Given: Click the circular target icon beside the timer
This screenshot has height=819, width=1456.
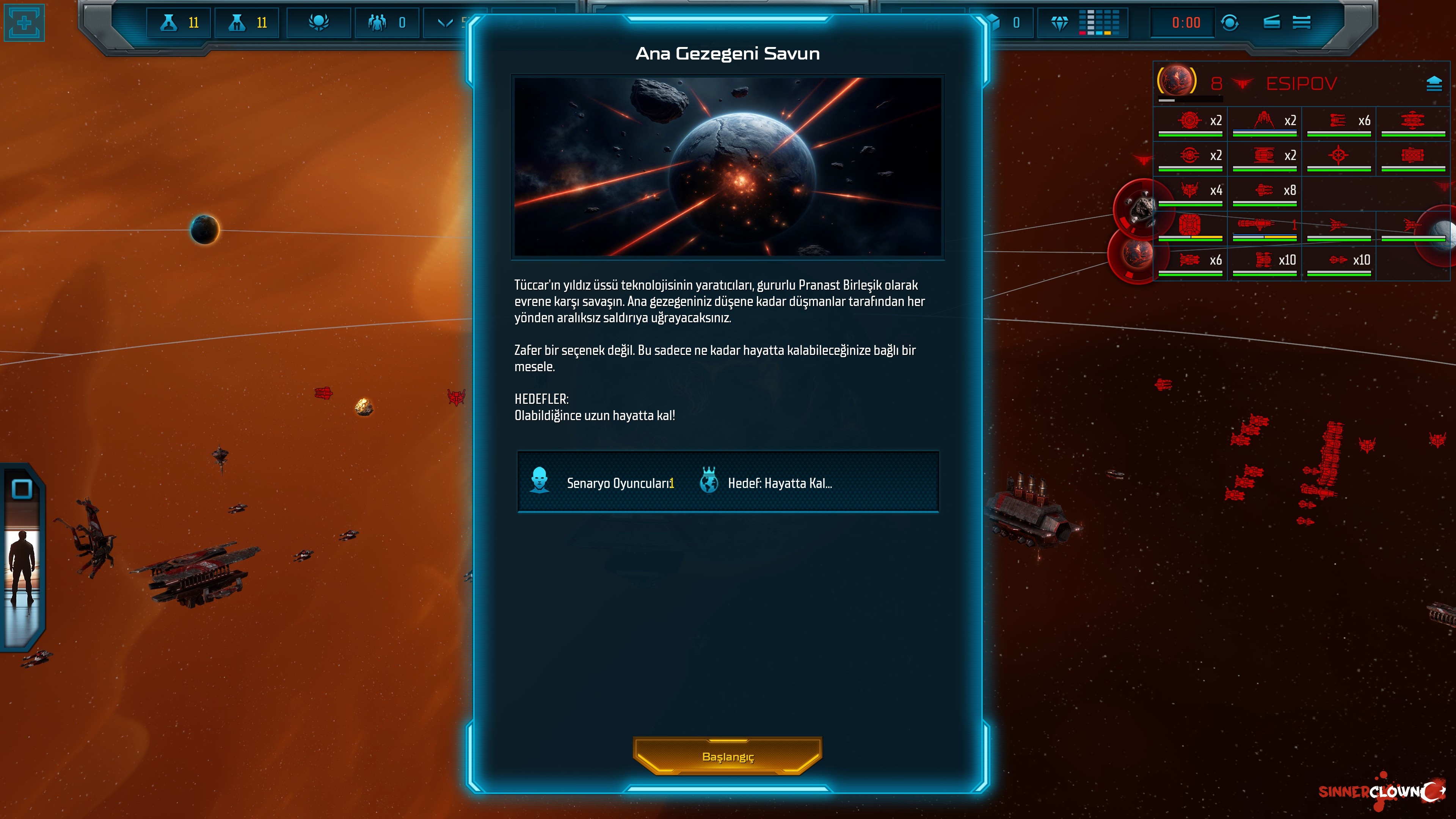Looking at the screenshot, I should (1230, 23).
